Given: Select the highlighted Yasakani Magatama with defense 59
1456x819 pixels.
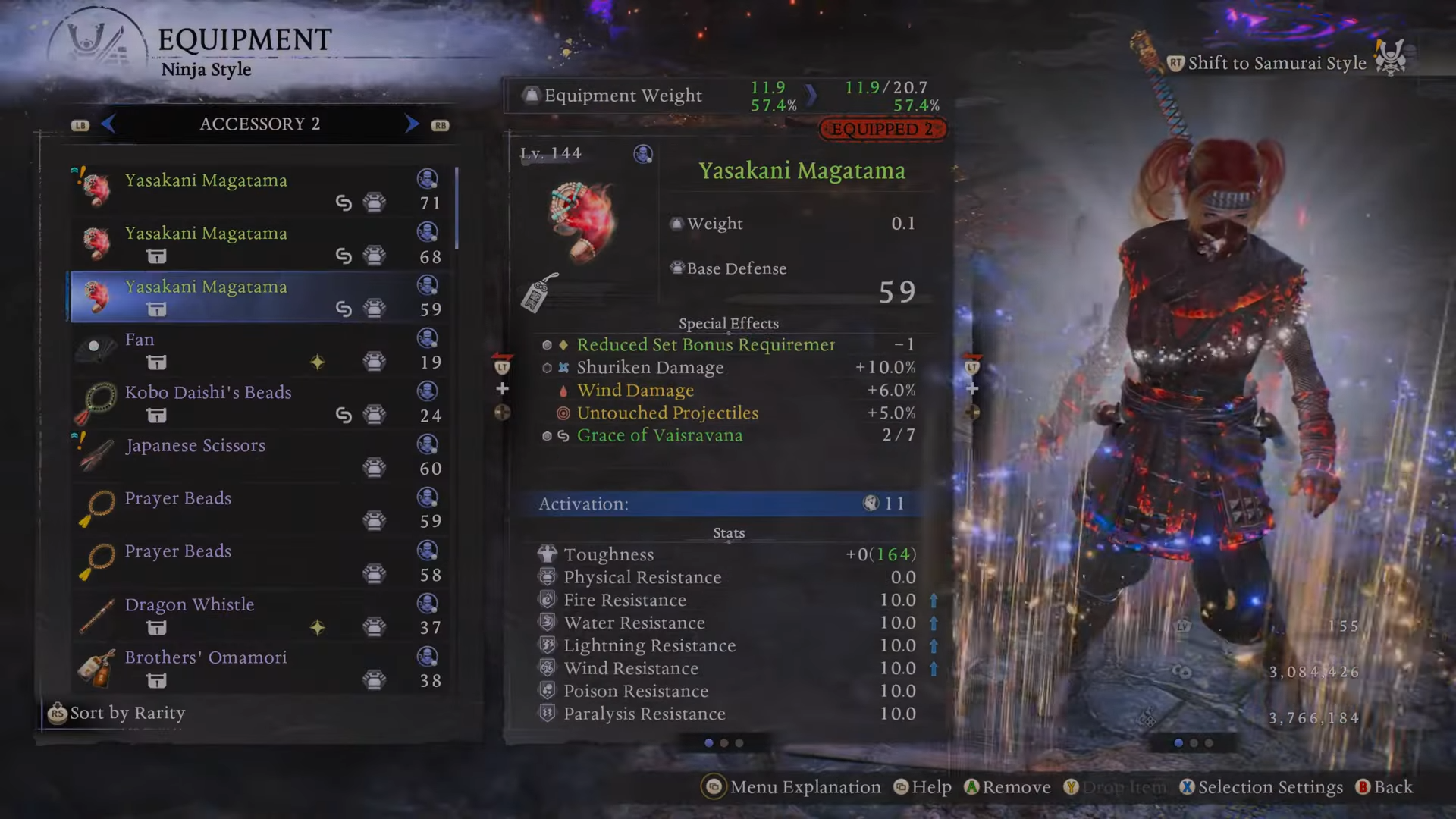Looking at the screenshot, I should 258,297.
